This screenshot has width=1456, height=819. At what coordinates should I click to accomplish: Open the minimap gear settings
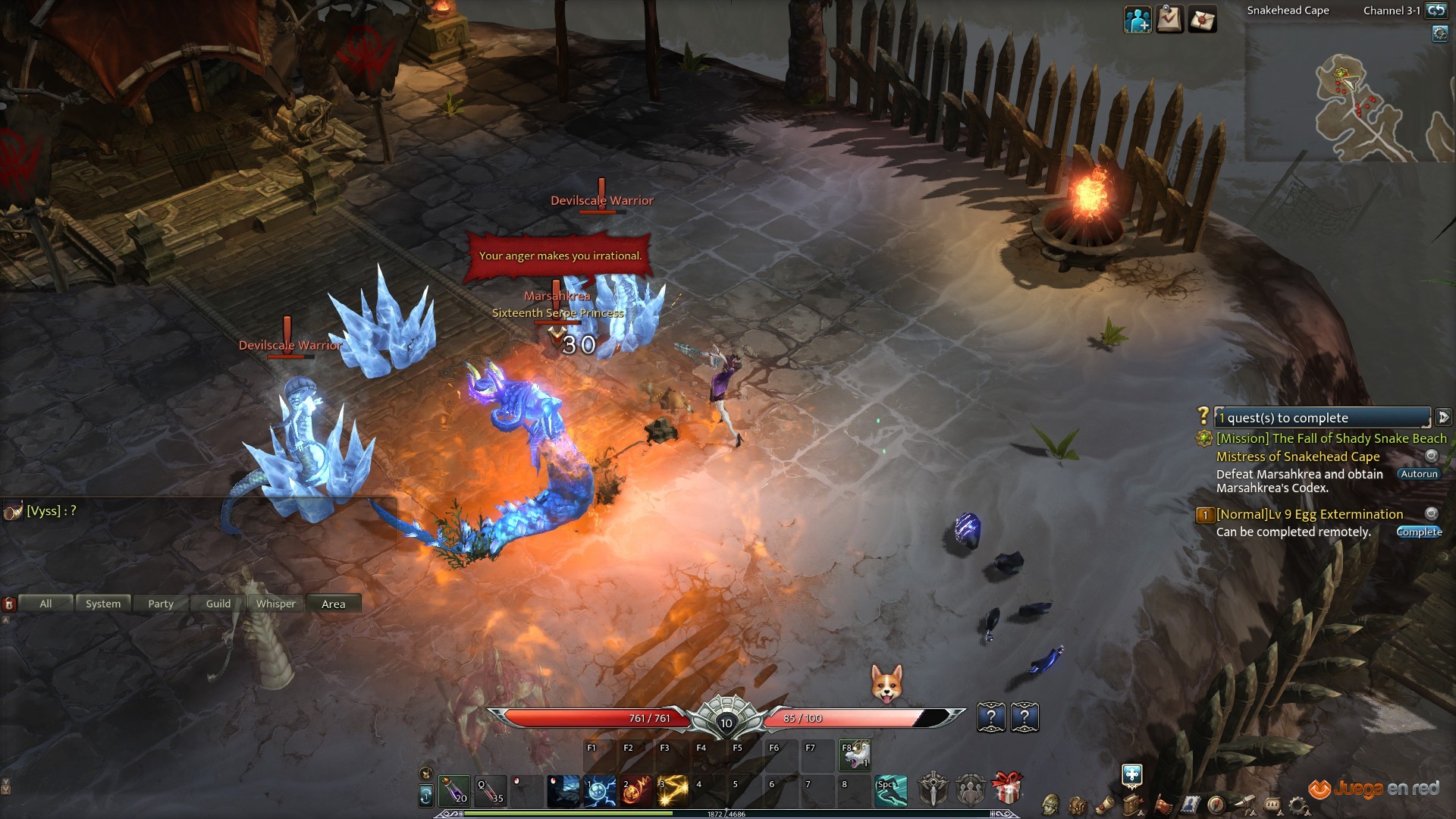coord(1439,34)
